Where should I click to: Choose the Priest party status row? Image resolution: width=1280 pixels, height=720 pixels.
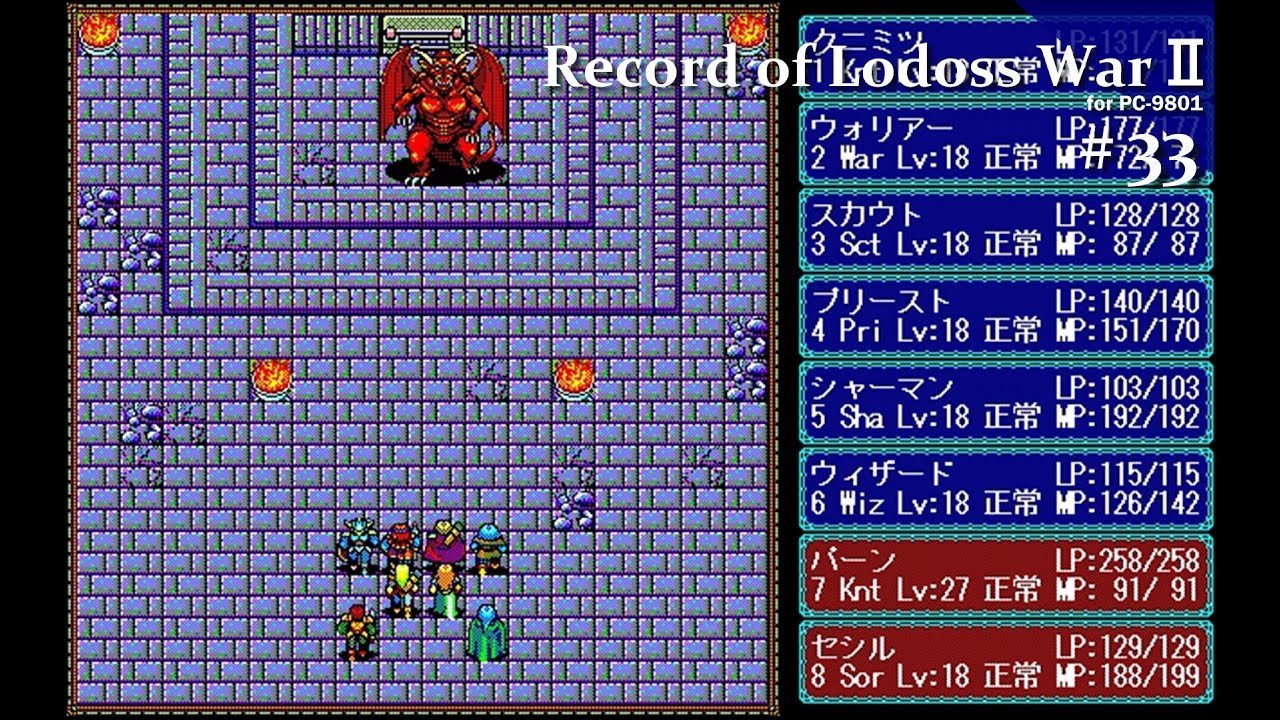pos(1005,316)
